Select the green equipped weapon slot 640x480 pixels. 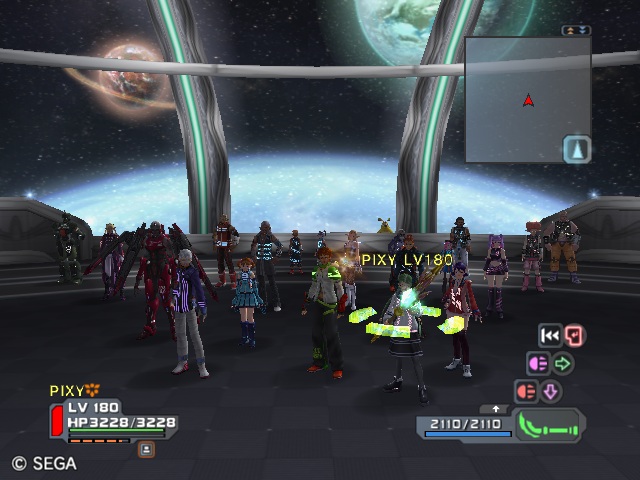[x=549, y=425]
